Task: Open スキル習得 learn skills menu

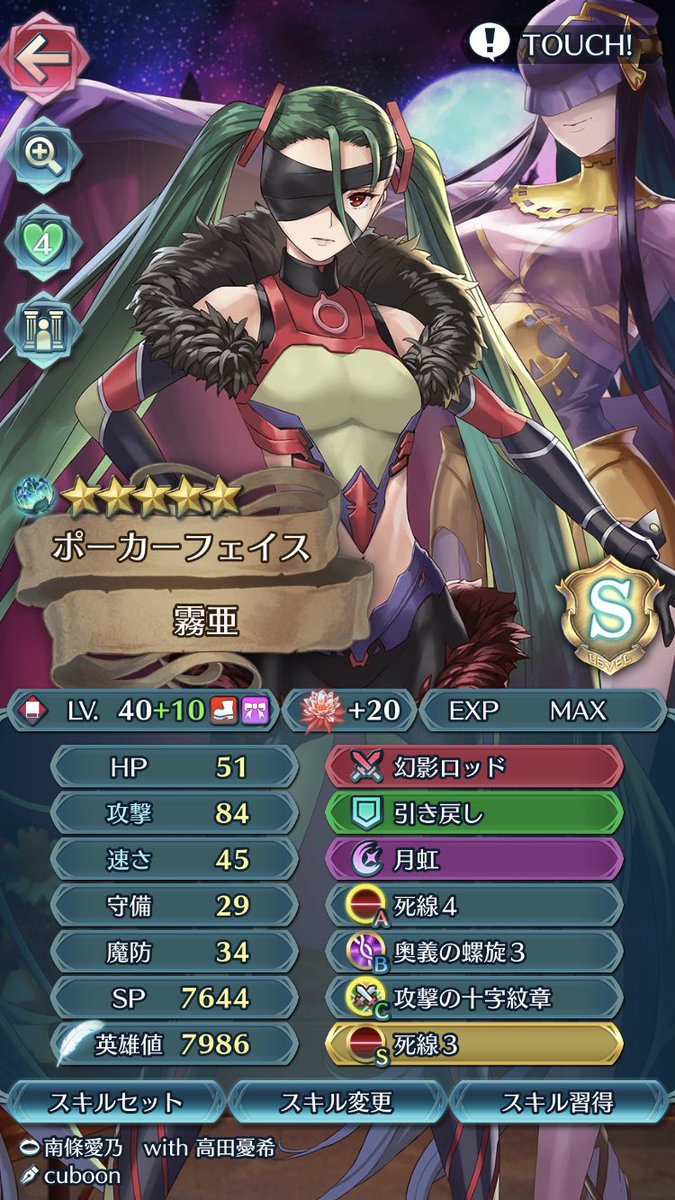Action: point(557,1103)
